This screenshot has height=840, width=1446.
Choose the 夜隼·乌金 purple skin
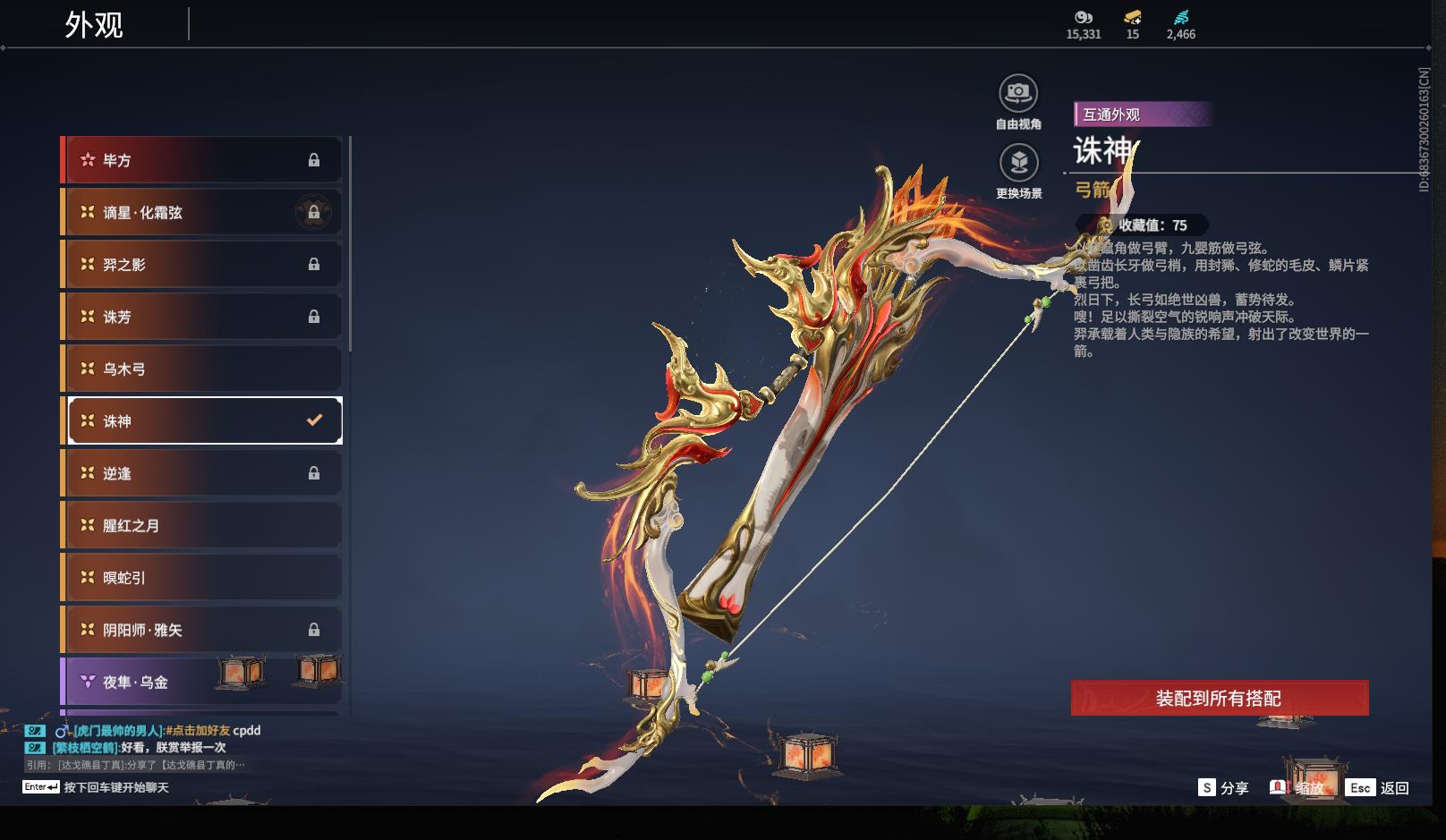click(201, 682)
